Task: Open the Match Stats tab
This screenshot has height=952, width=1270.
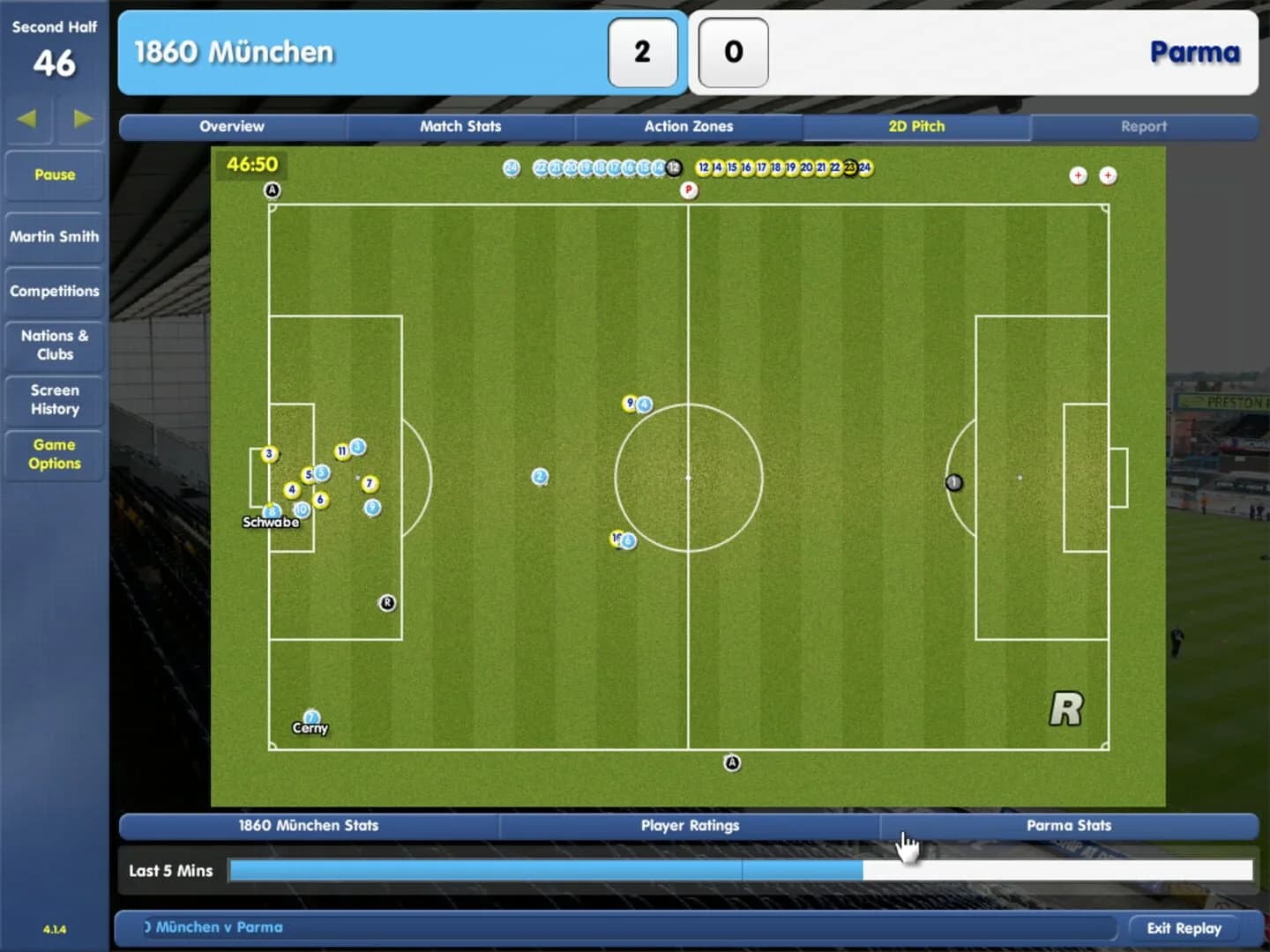Action: (x=461, y=126)
